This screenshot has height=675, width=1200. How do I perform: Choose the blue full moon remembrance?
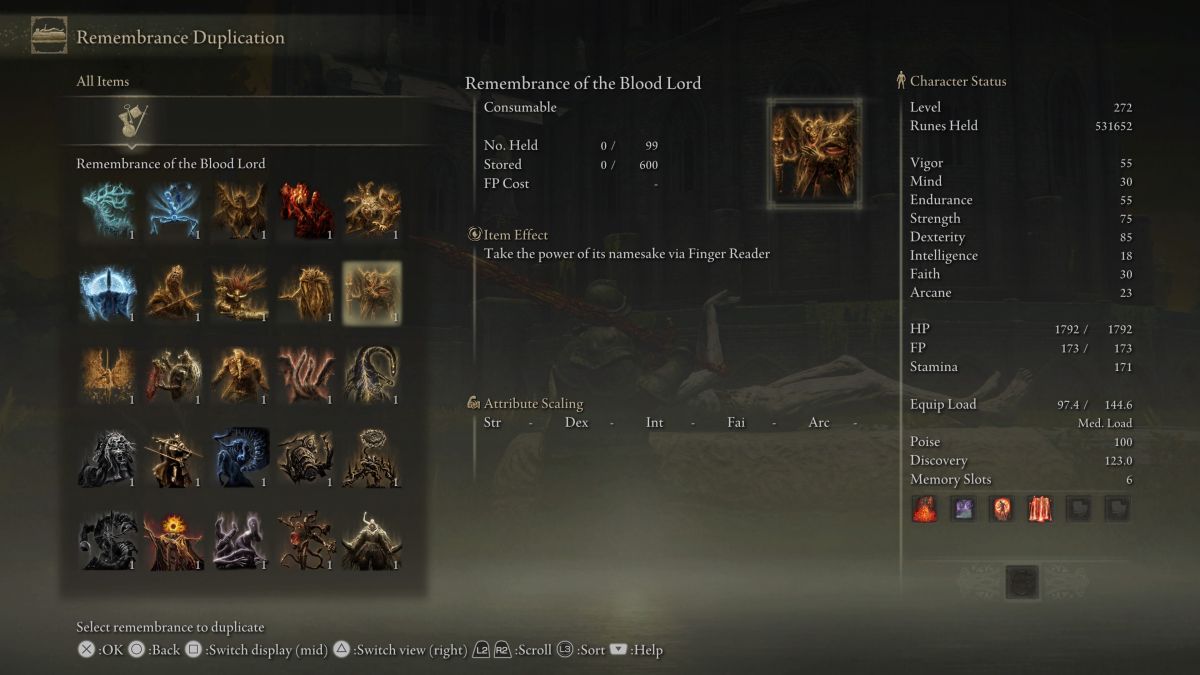pos(108,293)
